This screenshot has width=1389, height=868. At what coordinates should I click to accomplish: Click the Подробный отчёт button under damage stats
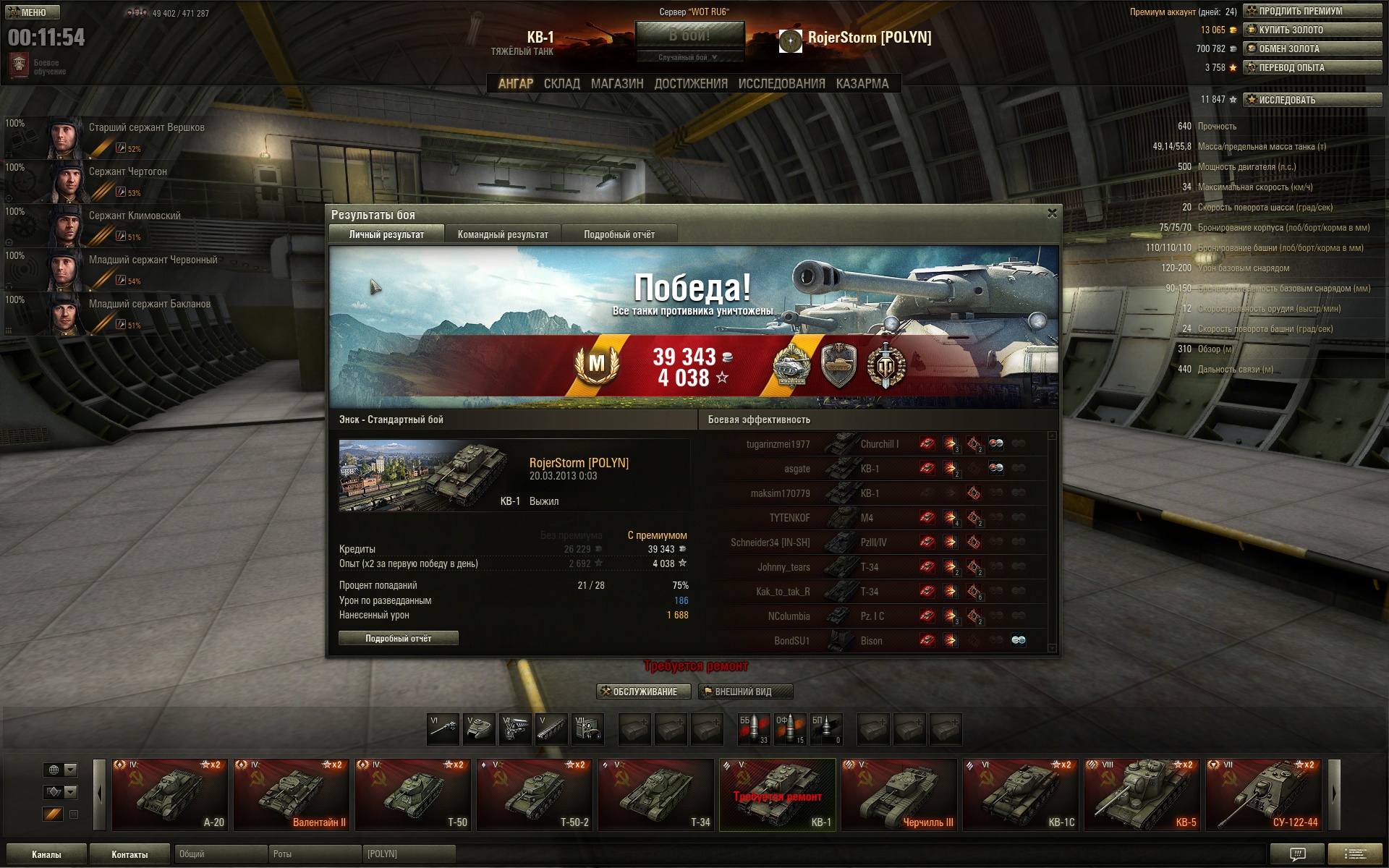(398, 638)
